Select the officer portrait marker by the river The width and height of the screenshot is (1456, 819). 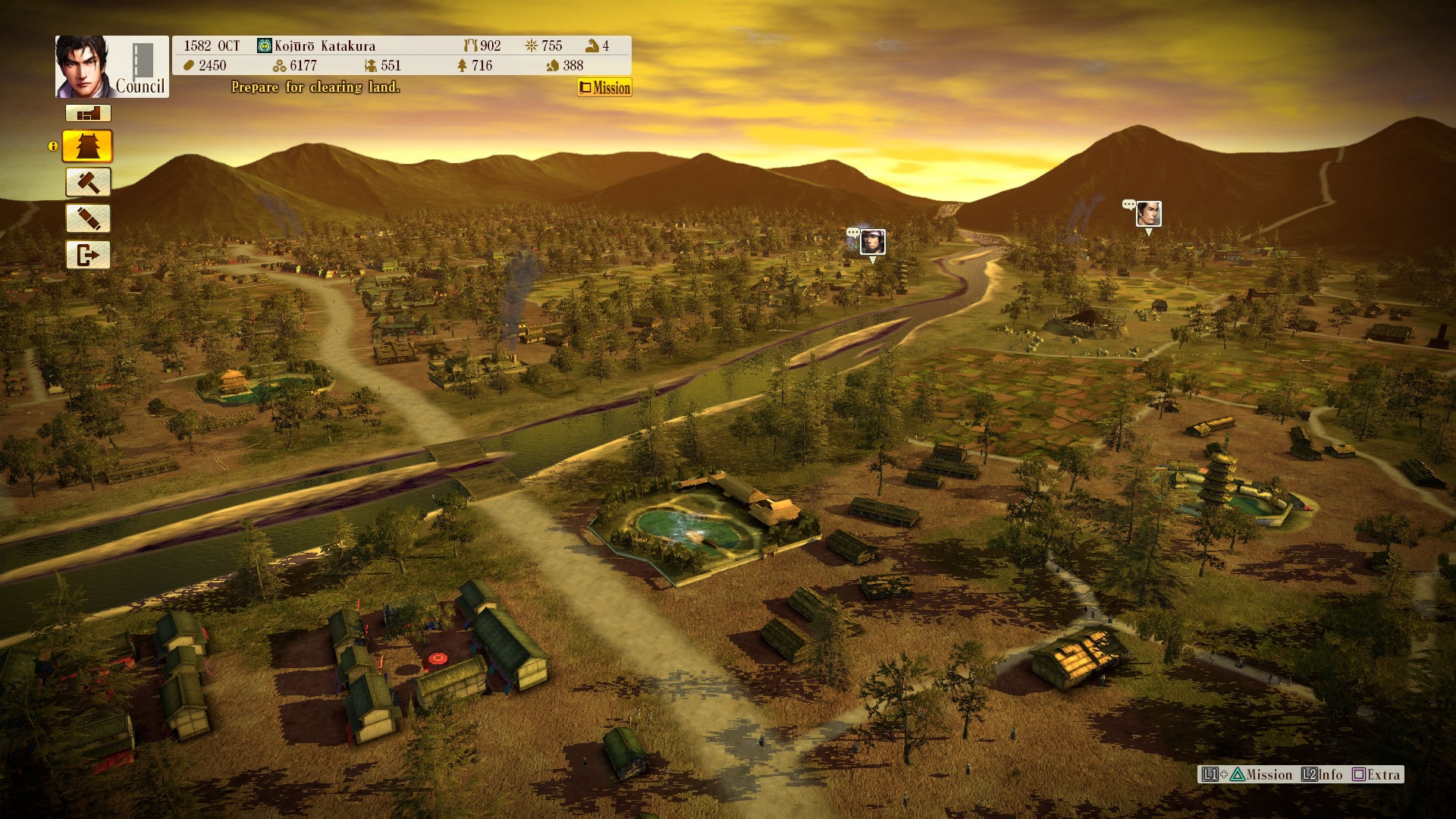[873, 242]
